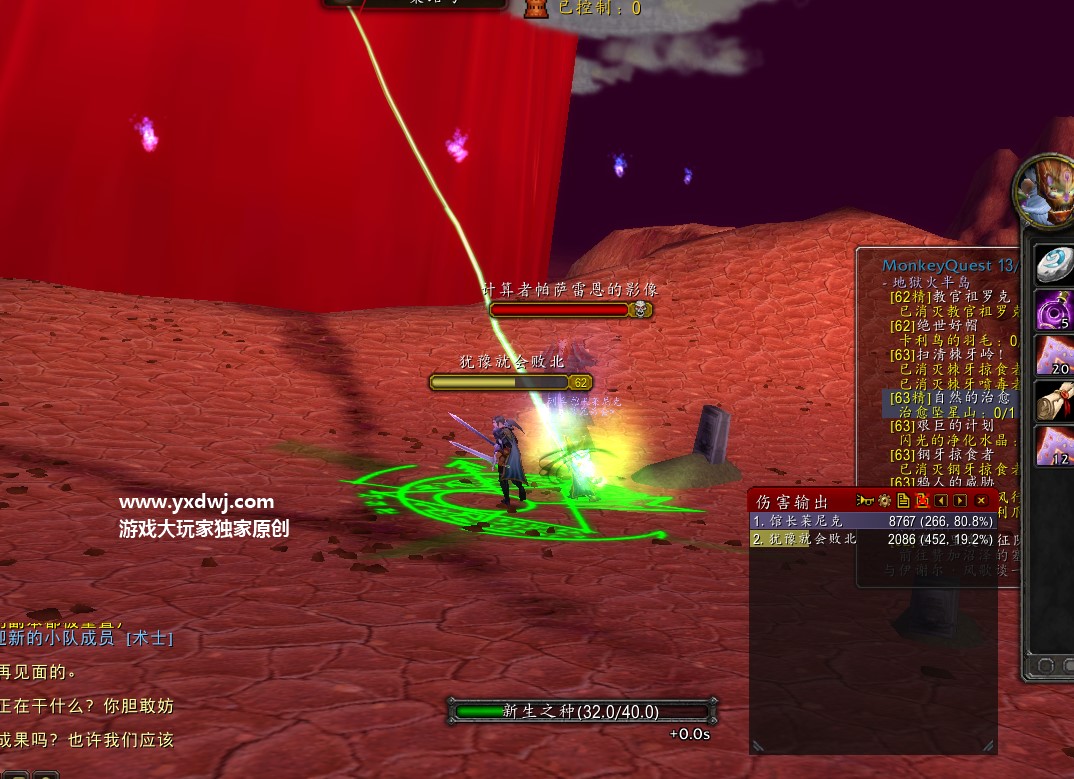The image size is (1074, 779).
Task: Close the damage meter window
Action: [x=981, y=500]
